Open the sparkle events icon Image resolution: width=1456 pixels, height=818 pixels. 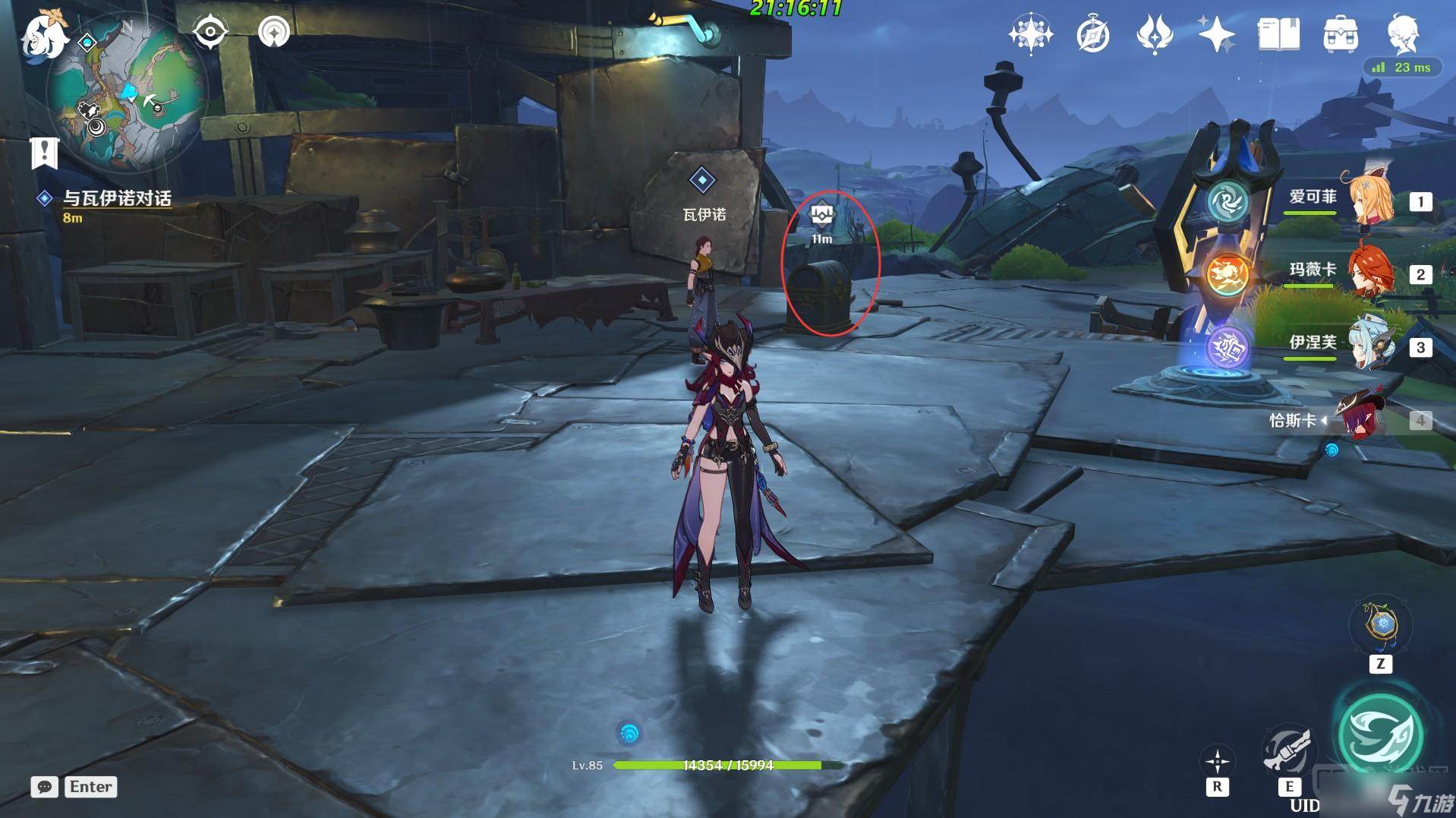[1216, 34]
